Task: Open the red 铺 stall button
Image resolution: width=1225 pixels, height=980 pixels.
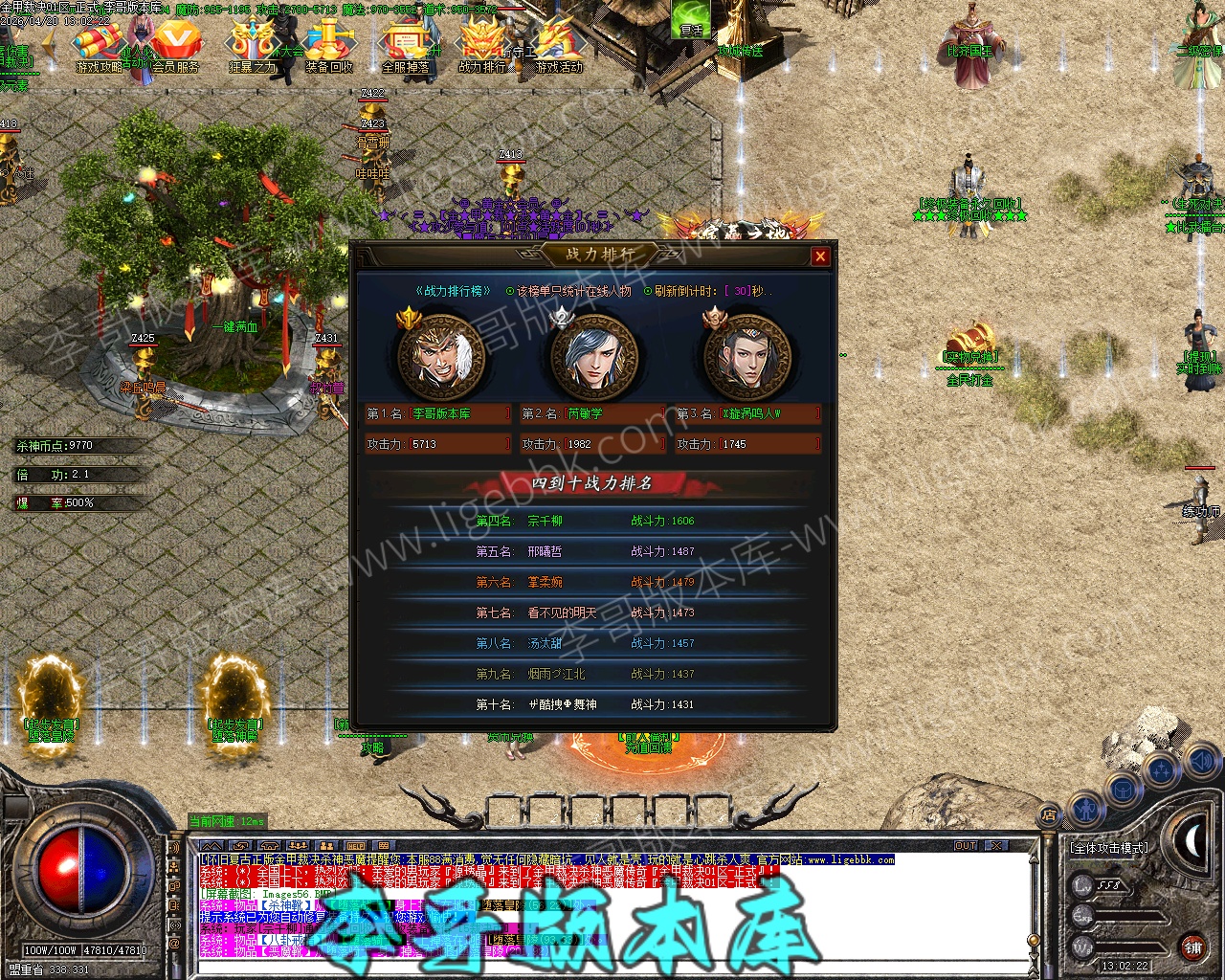Action: tap(1192, 947)
